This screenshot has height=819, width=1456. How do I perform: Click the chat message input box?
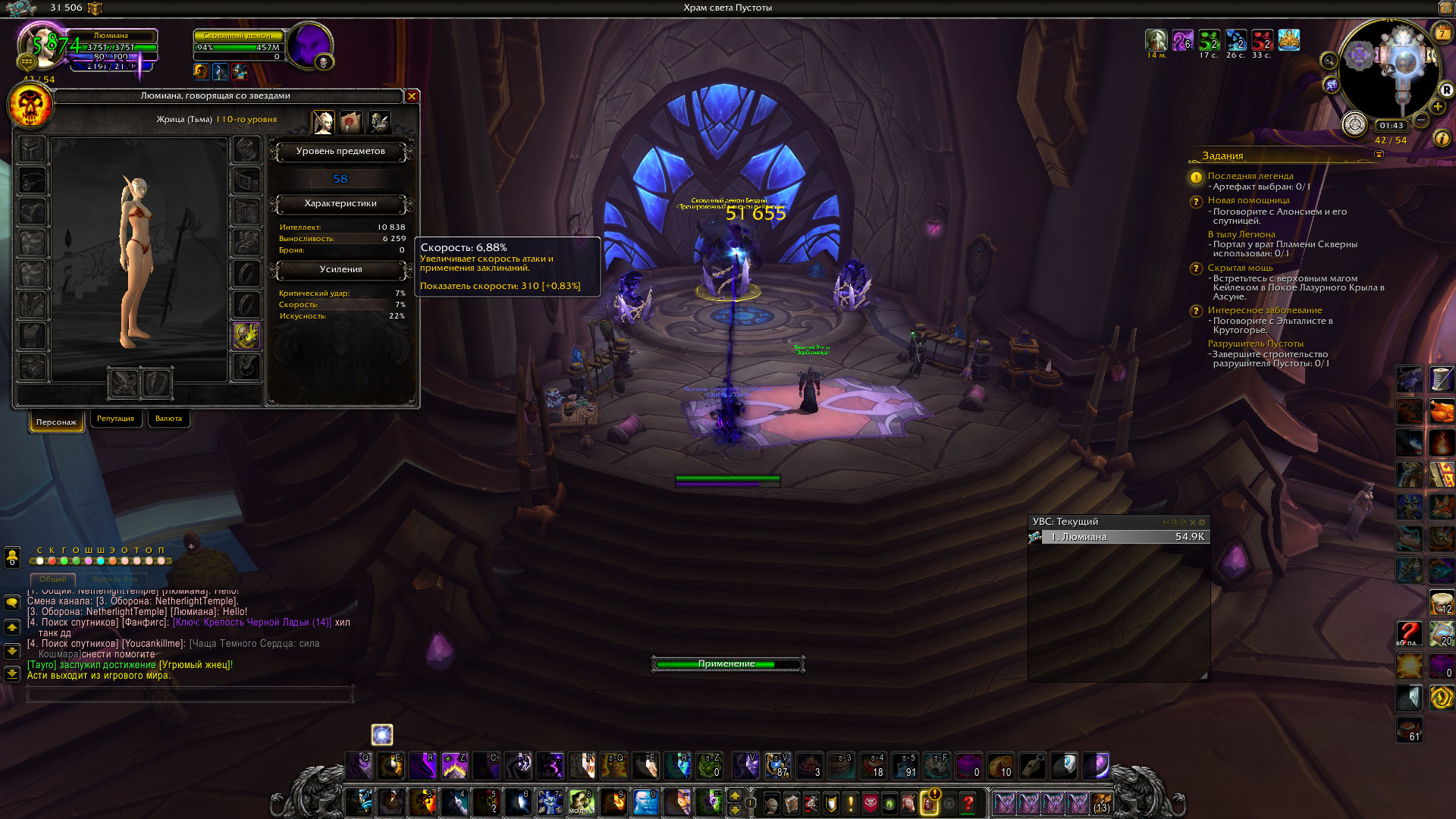(x=190, y=693)
